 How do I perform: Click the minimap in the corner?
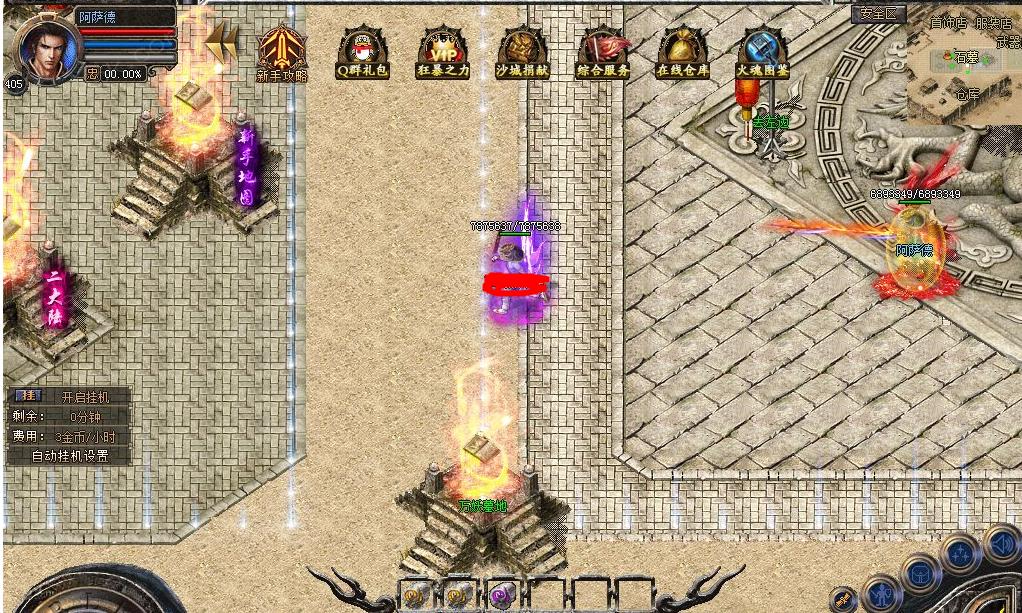pos(964,72)
